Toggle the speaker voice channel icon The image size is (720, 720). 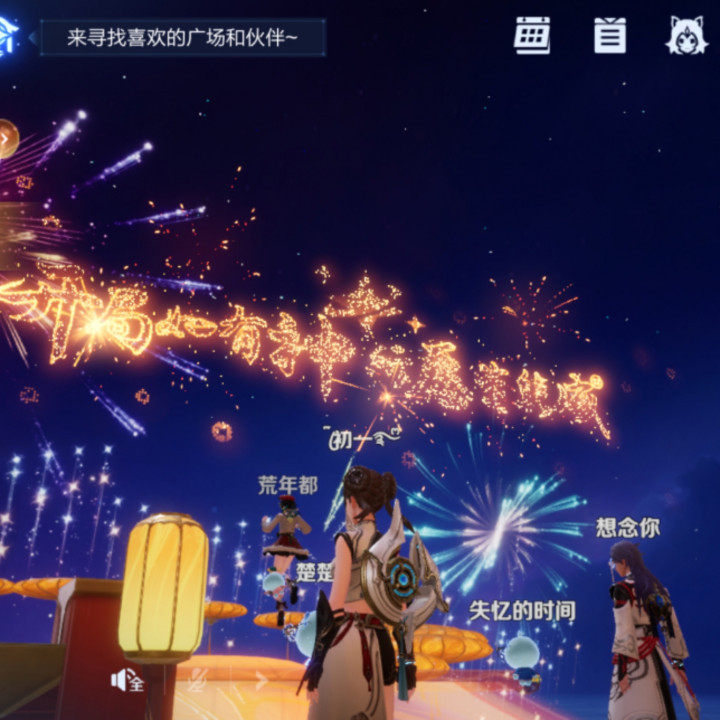[127, 681]
